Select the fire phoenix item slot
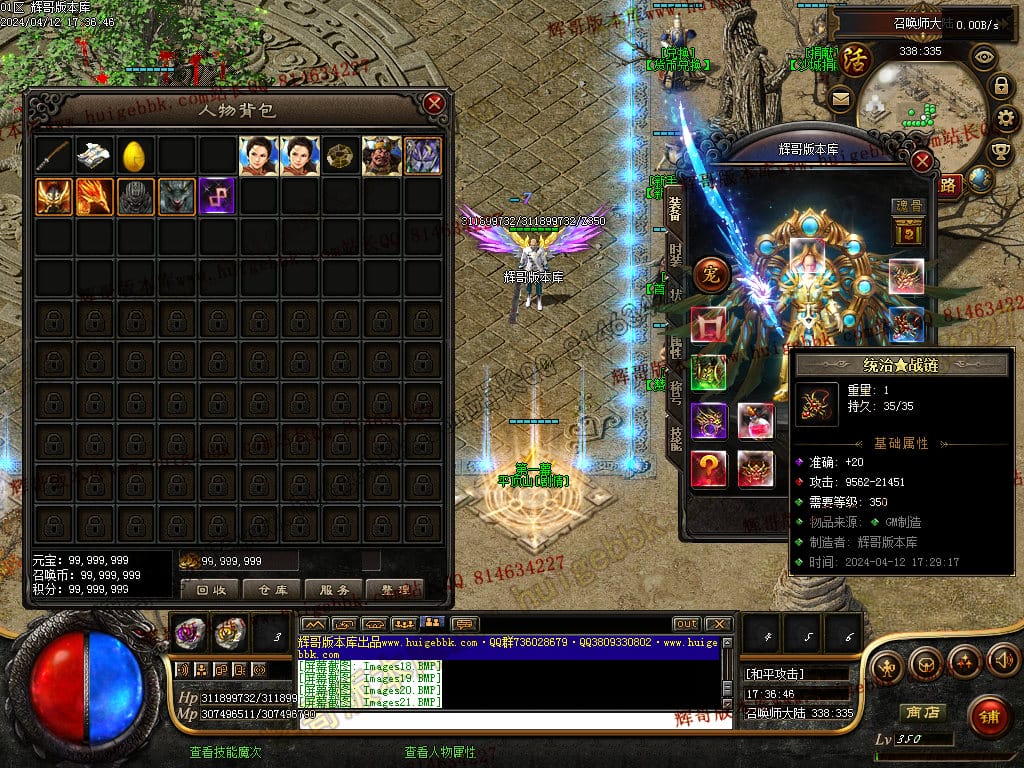Viewport: 1024px width, 768px height. point(94,196)
